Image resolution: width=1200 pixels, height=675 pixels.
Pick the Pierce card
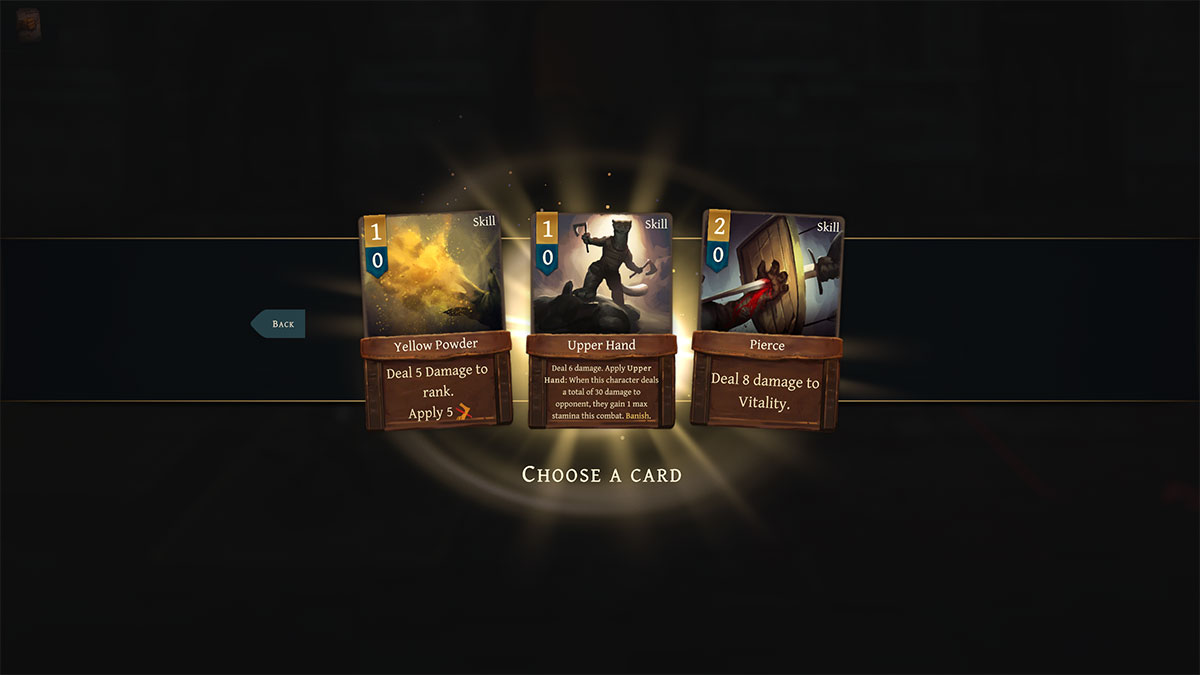point(767,320)
